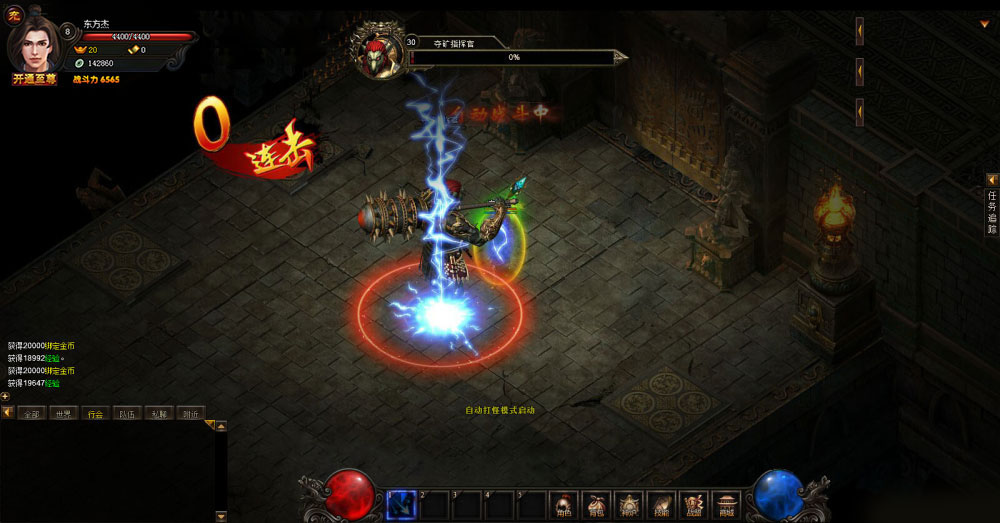
Task: Open the 商城 shop
Action: coord(725,504)
